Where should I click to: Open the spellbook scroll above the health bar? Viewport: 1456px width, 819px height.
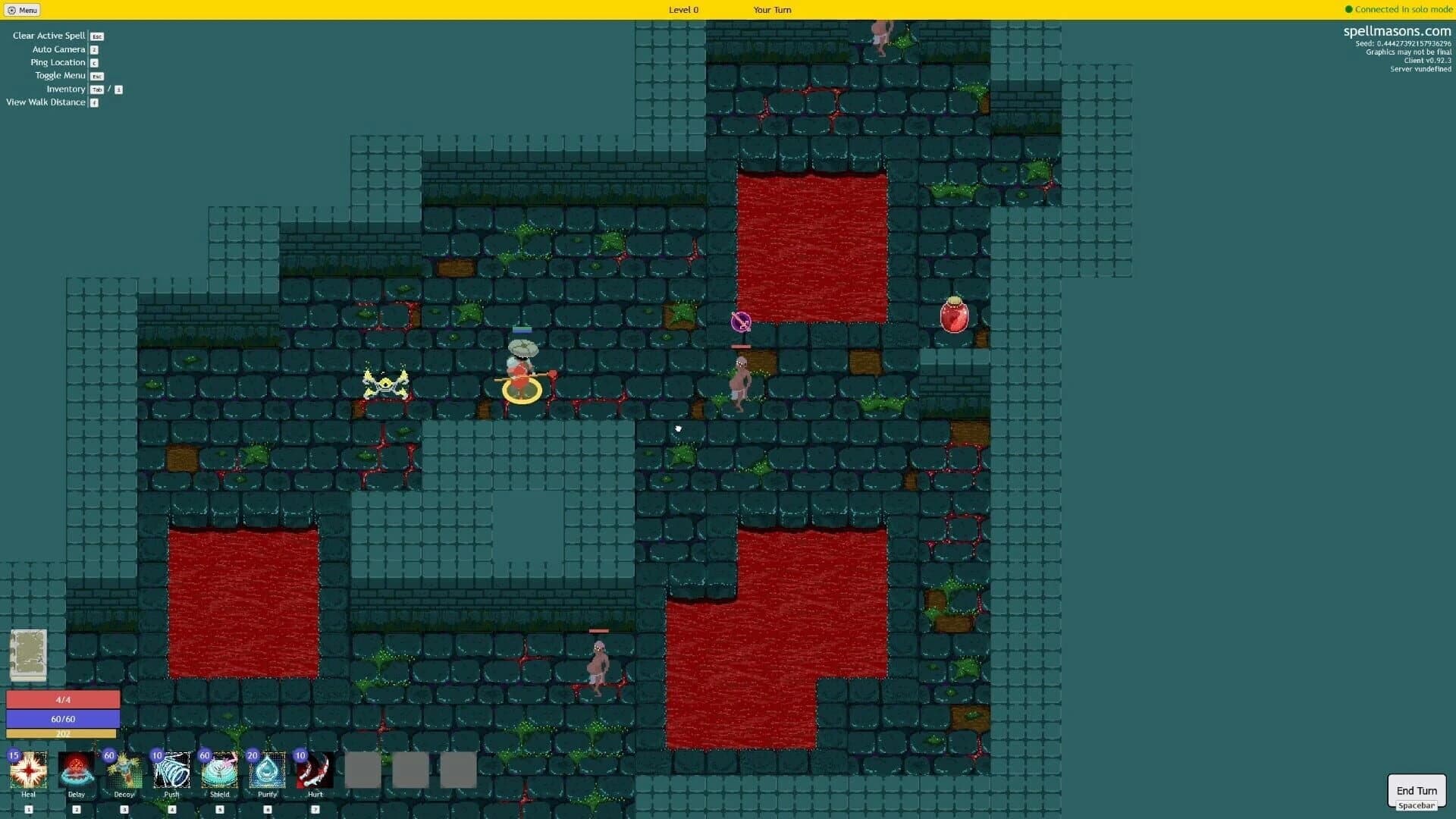[x=29, y=654]
